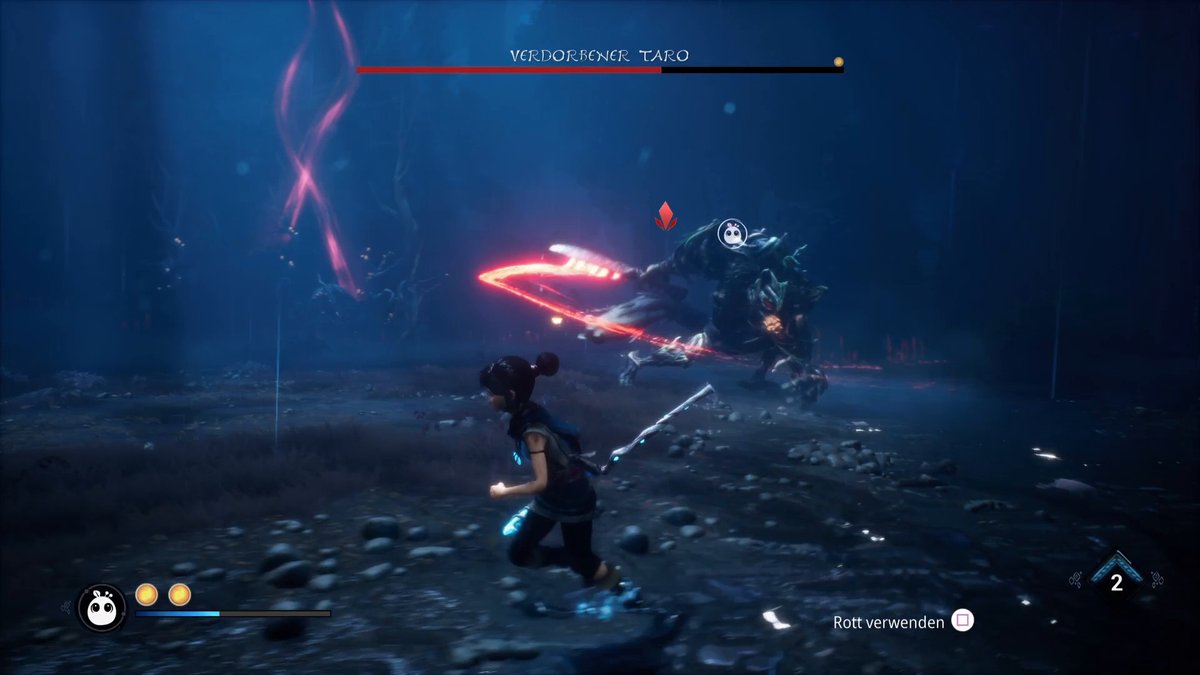Click the red lock-on marker above Taro
The image size is (1200, 675).
pyautogui.click(x=665, y=215)
